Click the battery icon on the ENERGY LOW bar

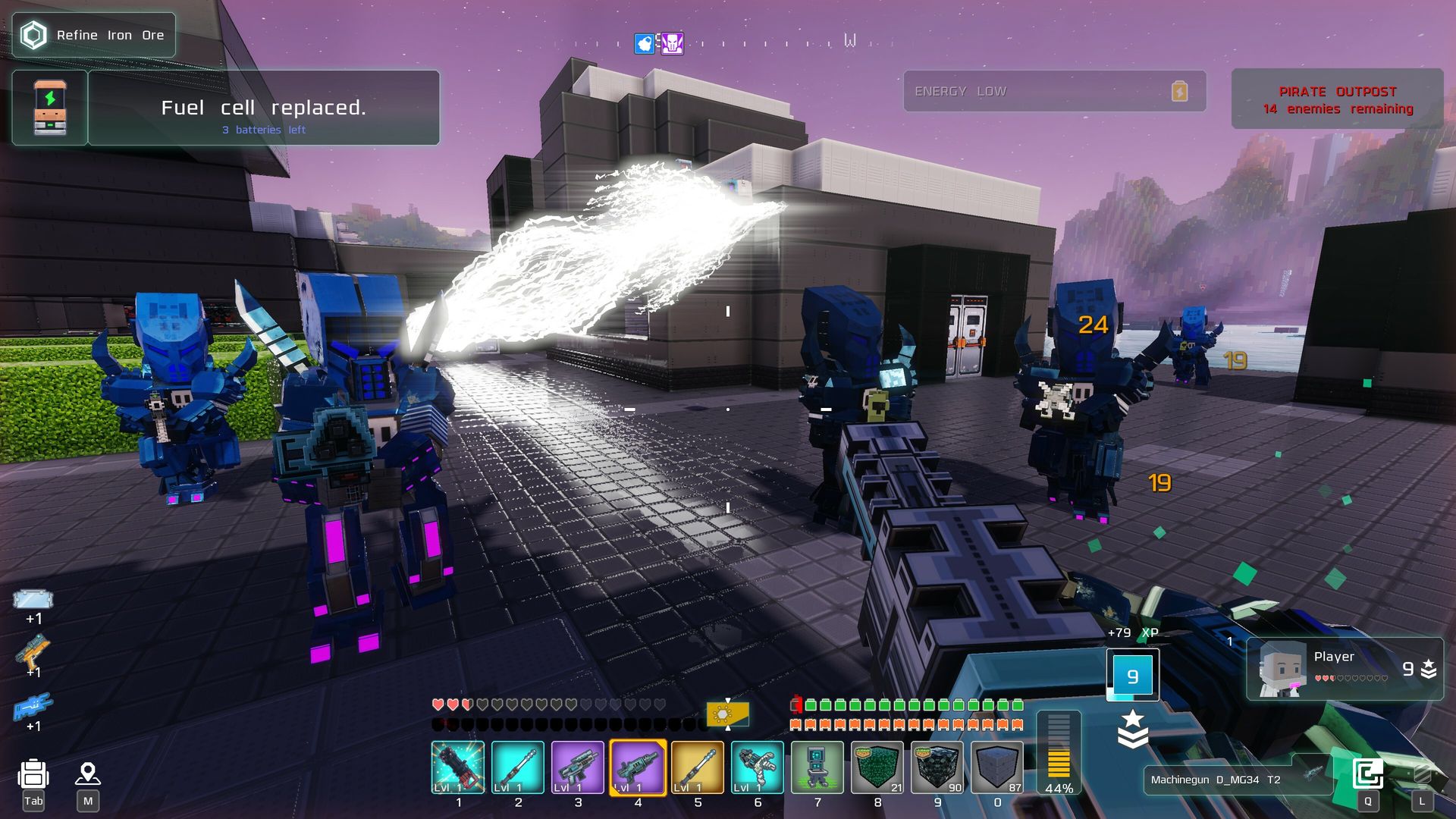1181,91
